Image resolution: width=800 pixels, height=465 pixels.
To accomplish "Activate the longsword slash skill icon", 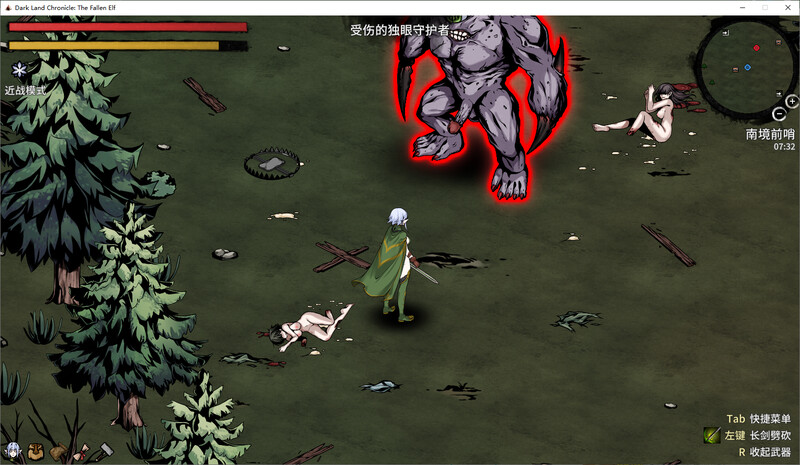I will tap(711, 435).
